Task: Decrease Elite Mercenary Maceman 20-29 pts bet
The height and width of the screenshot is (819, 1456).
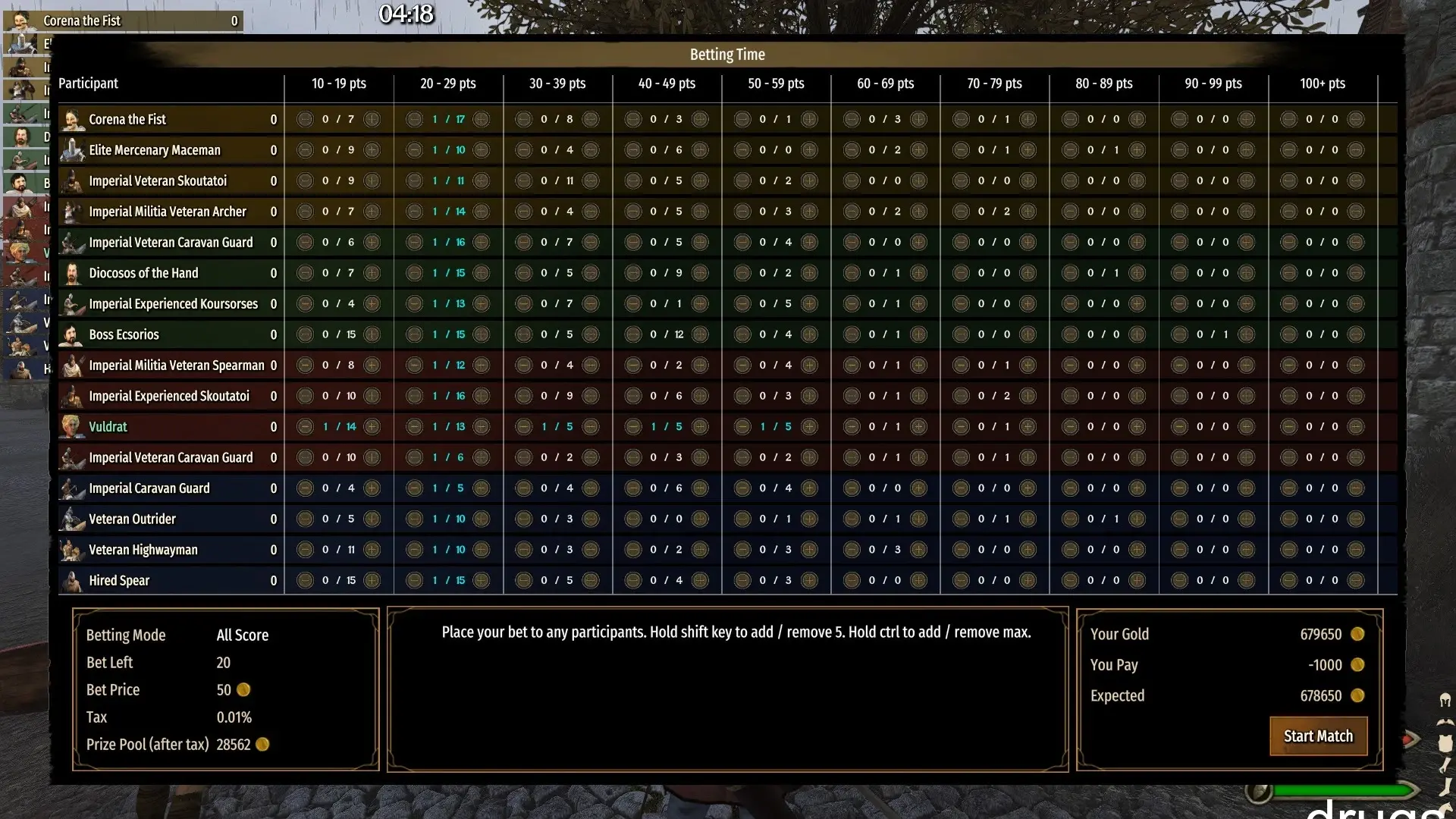Action: click(x=414, y=150)
